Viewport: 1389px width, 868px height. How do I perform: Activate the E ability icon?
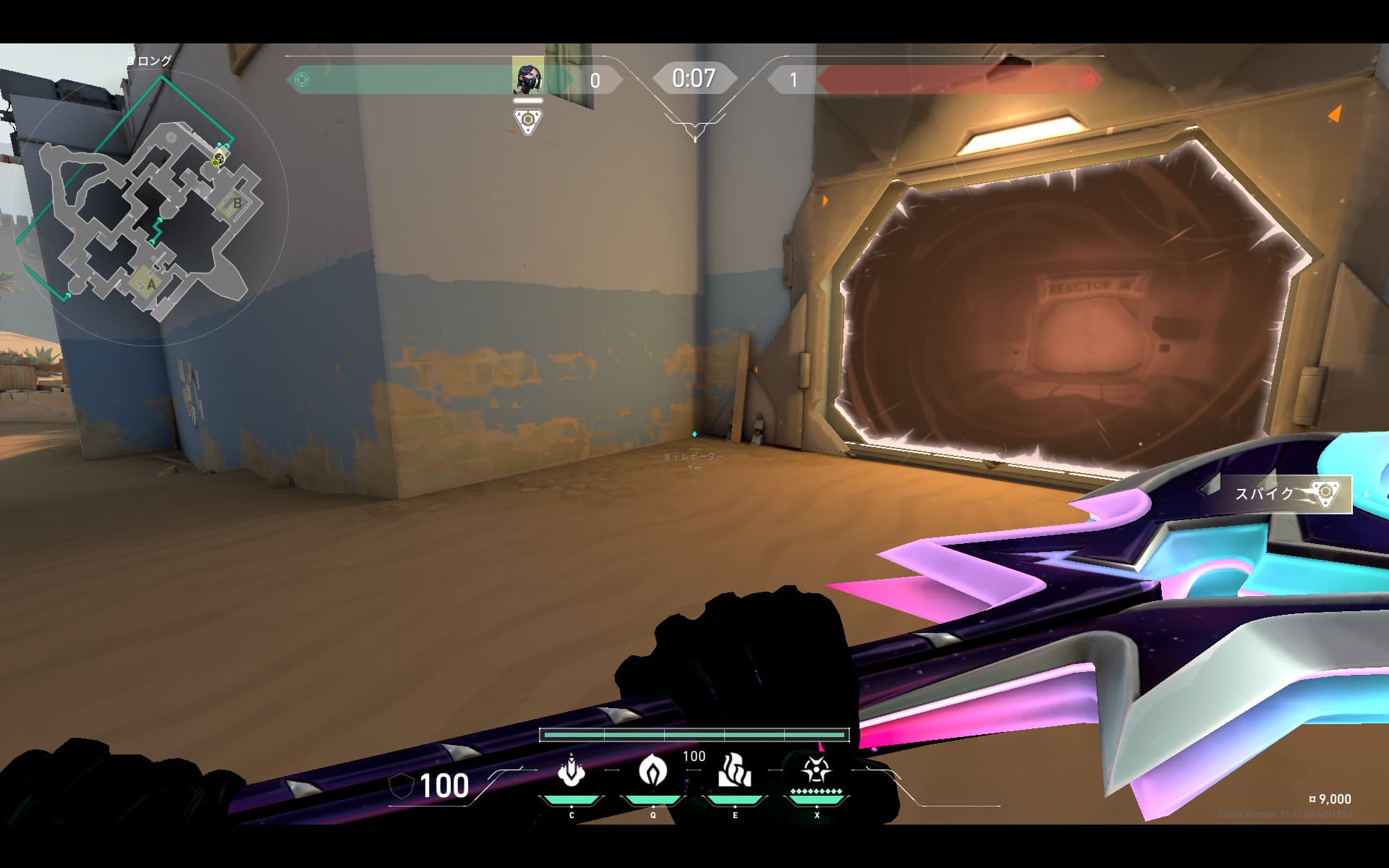[735, 771]
